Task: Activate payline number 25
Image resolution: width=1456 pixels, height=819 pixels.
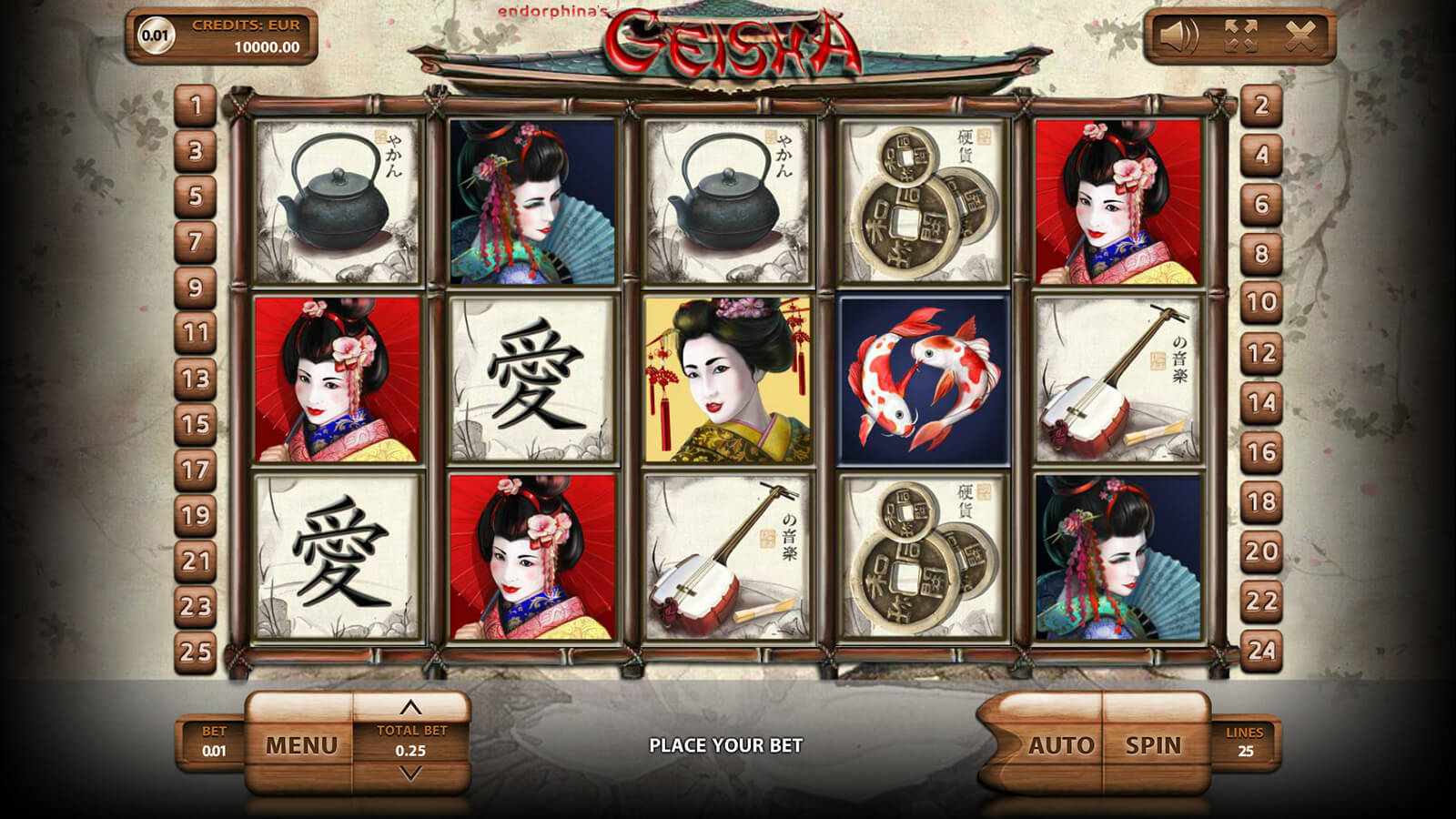Action: 196,652
